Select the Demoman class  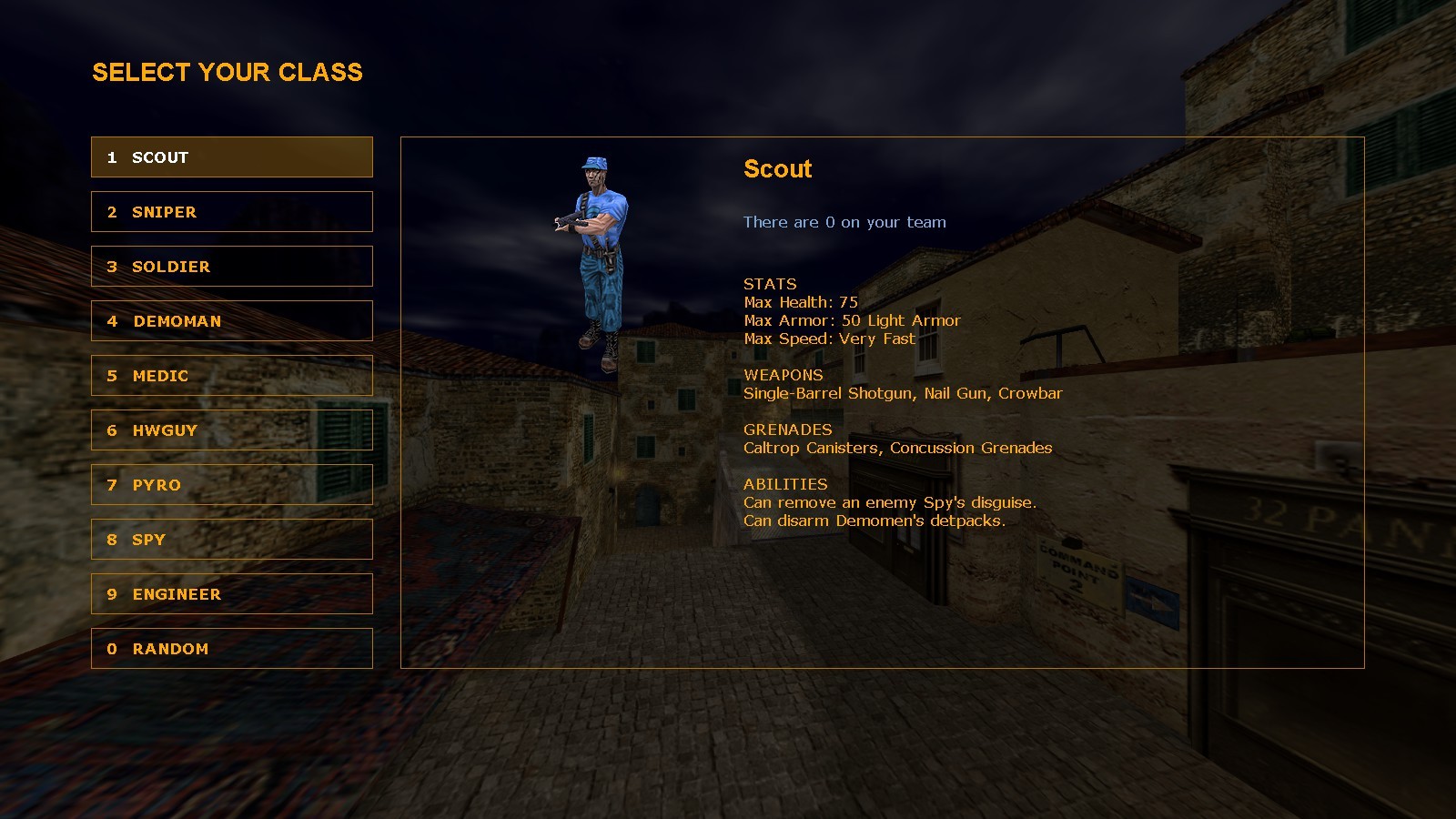click(231, 320)
